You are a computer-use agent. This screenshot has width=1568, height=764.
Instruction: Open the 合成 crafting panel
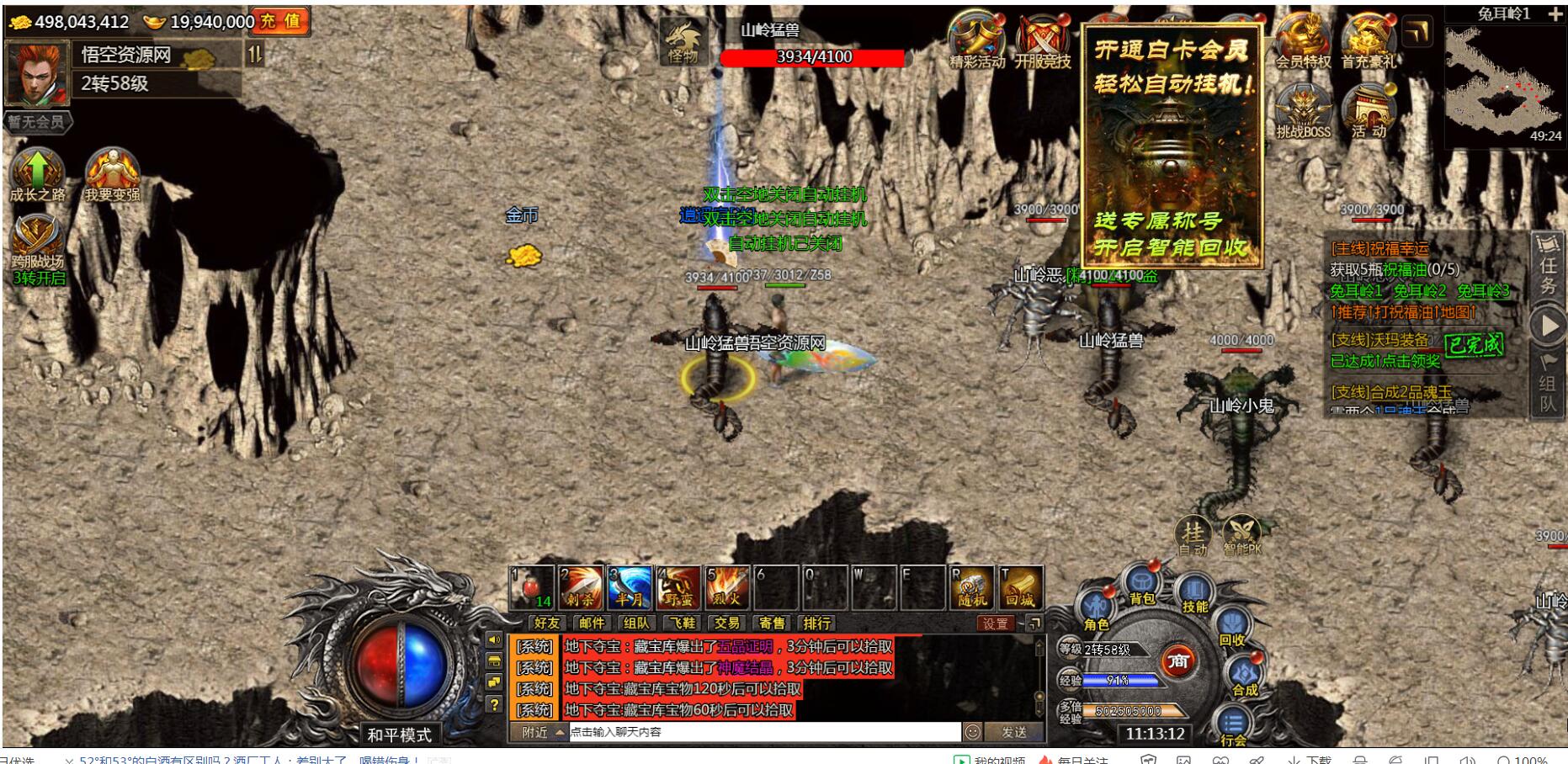(x=1244, y=676)
